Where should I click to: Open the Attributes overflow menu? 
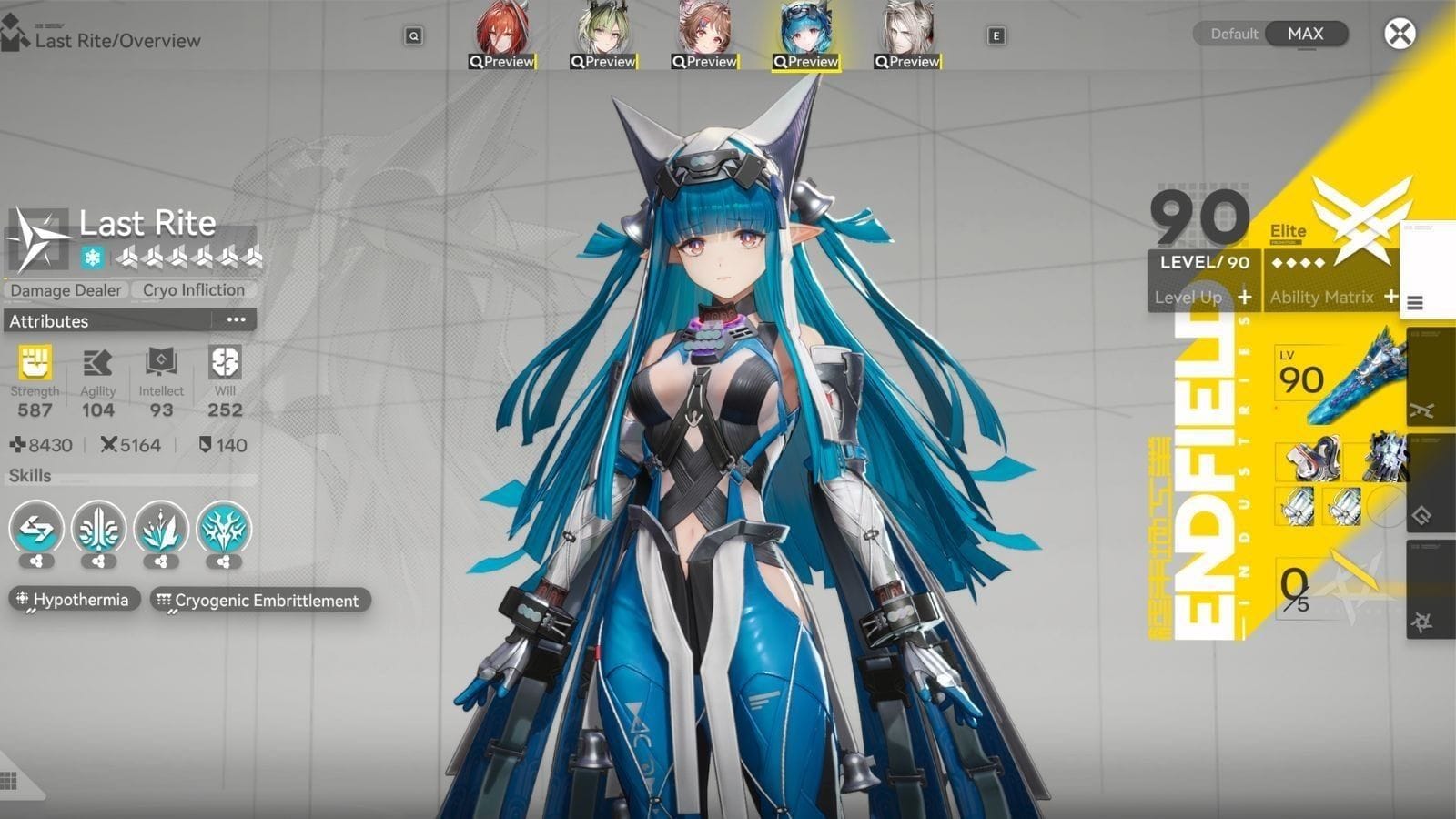coord(236,320)
